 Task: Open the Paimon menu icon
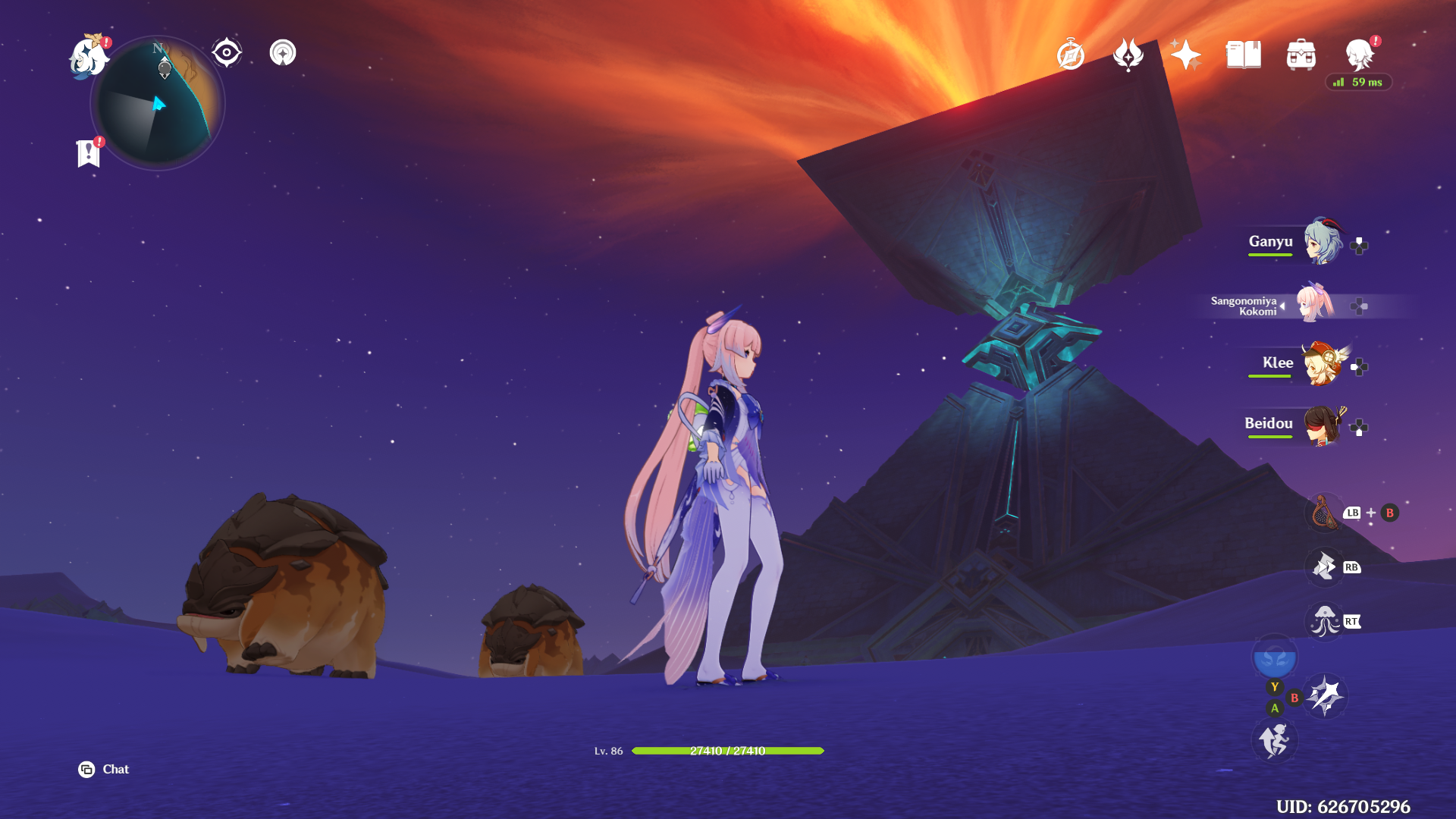coord(89,57)
